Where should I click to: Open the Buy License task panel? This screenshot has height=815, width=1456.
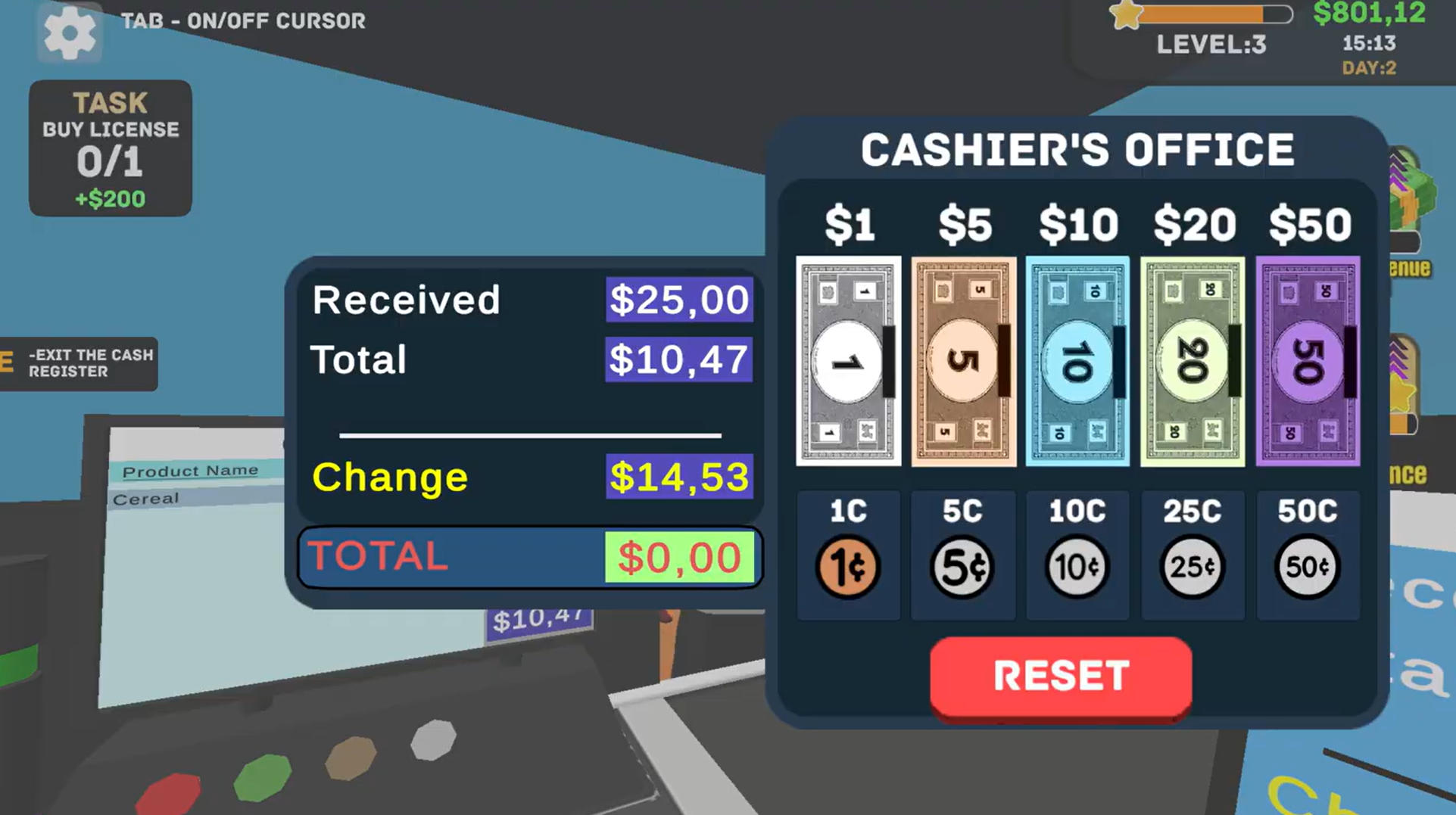110,148
